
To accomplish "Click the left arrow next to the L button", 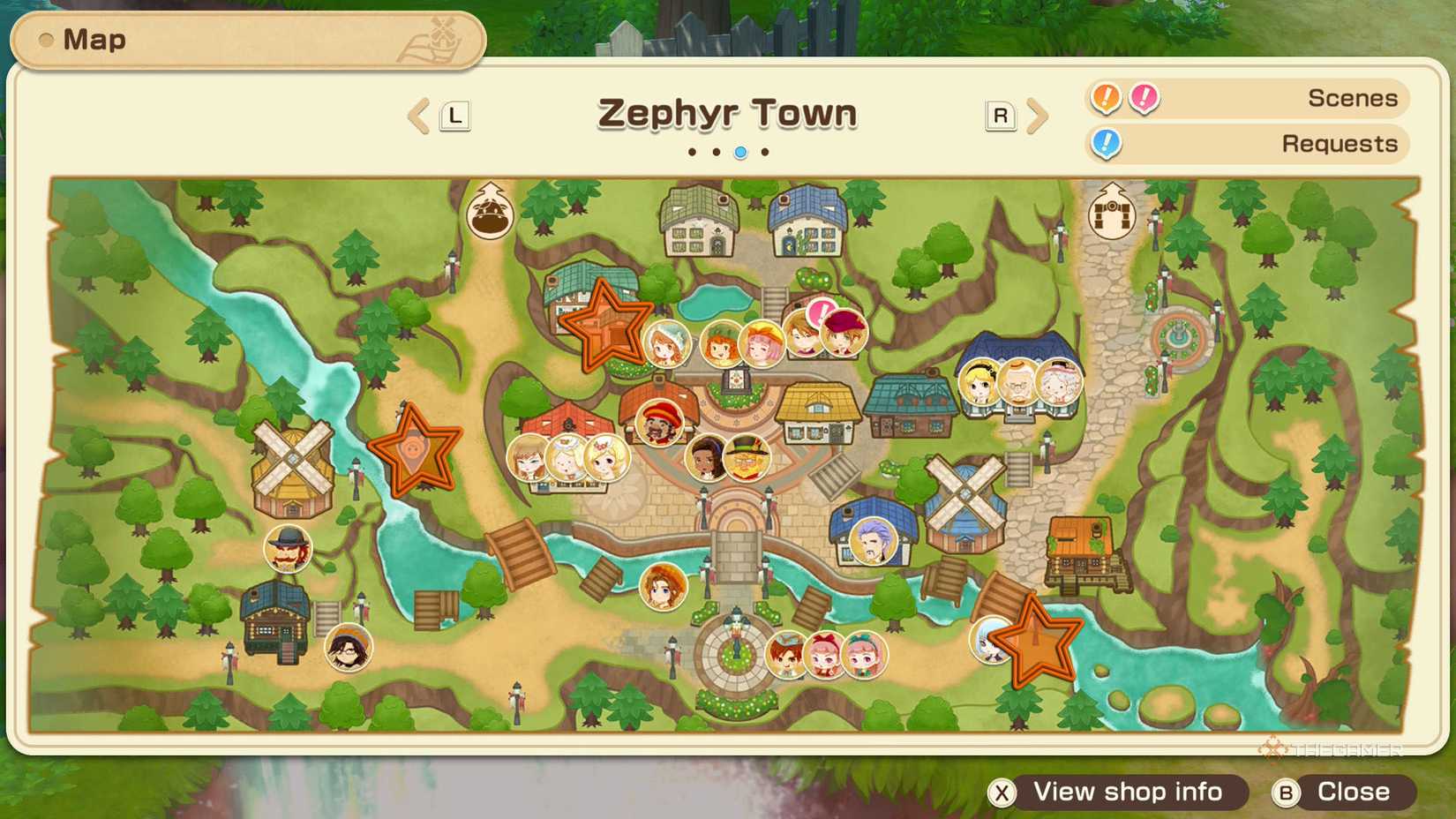I will [x=419, y=116].
